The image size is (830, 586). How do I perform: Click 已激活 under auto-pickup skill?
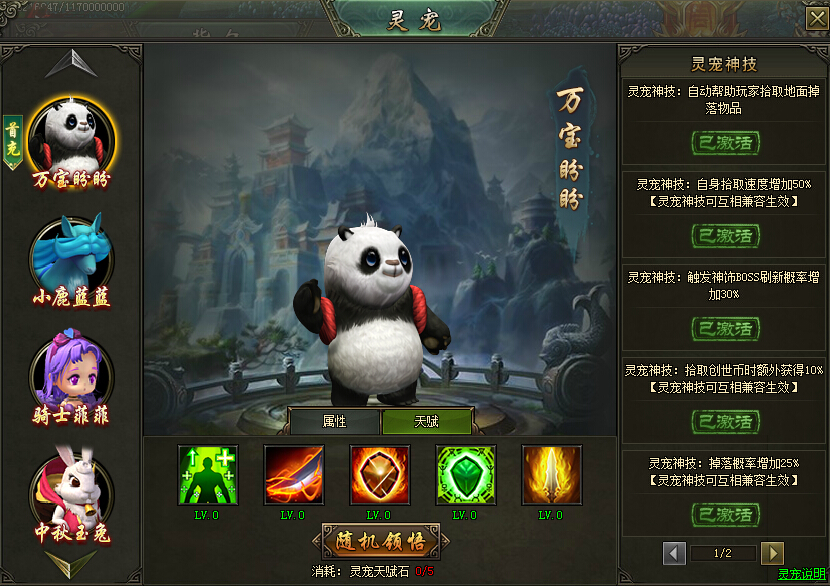725,143
